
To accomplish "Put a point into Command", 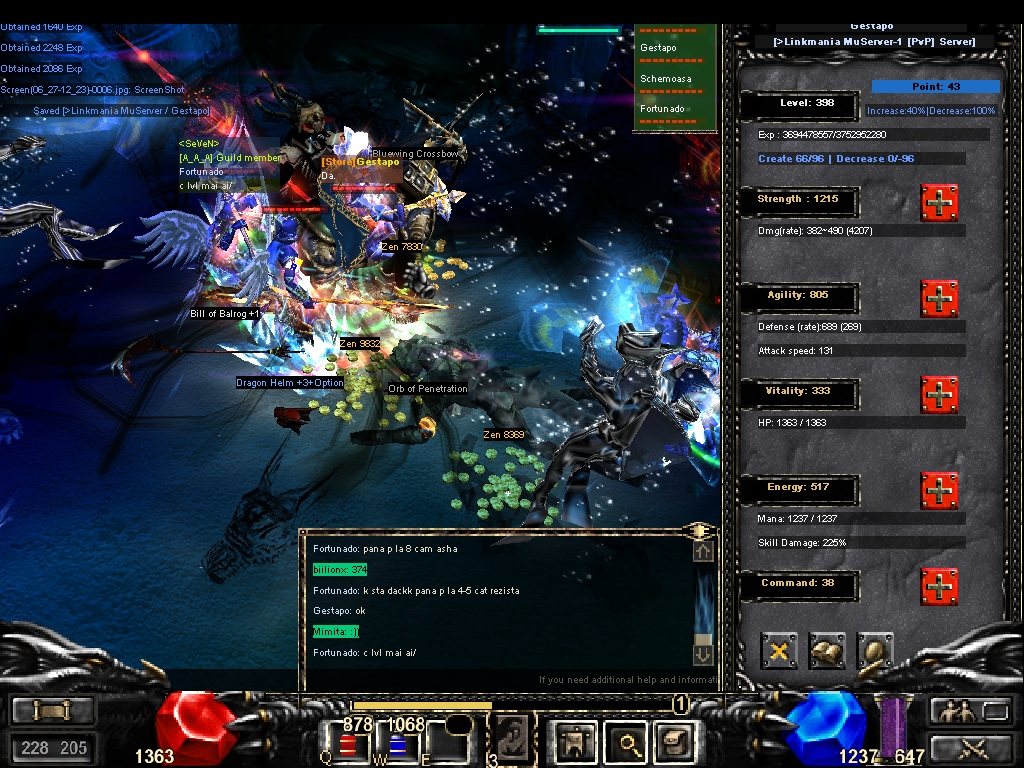I will 939,587.
